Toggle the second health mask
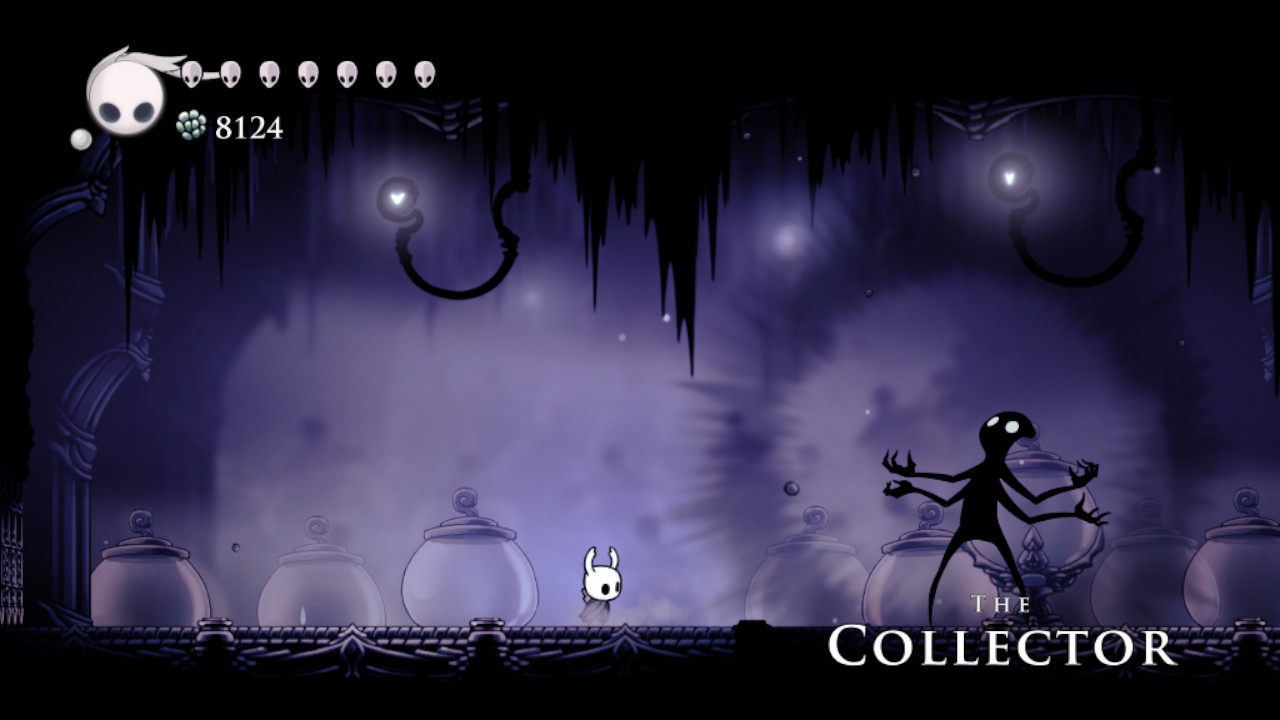The image size is (1280, 720). [x=230, y=74]
